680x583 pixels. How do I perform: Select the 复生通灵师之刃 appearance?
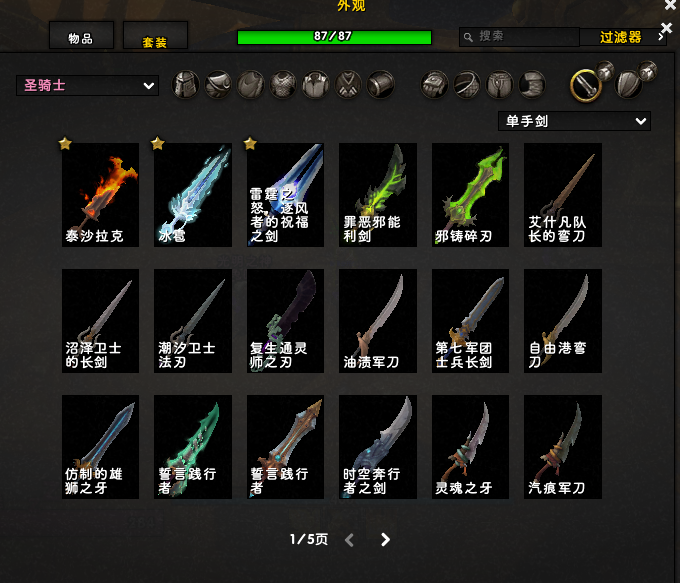(x=285, y=320)
